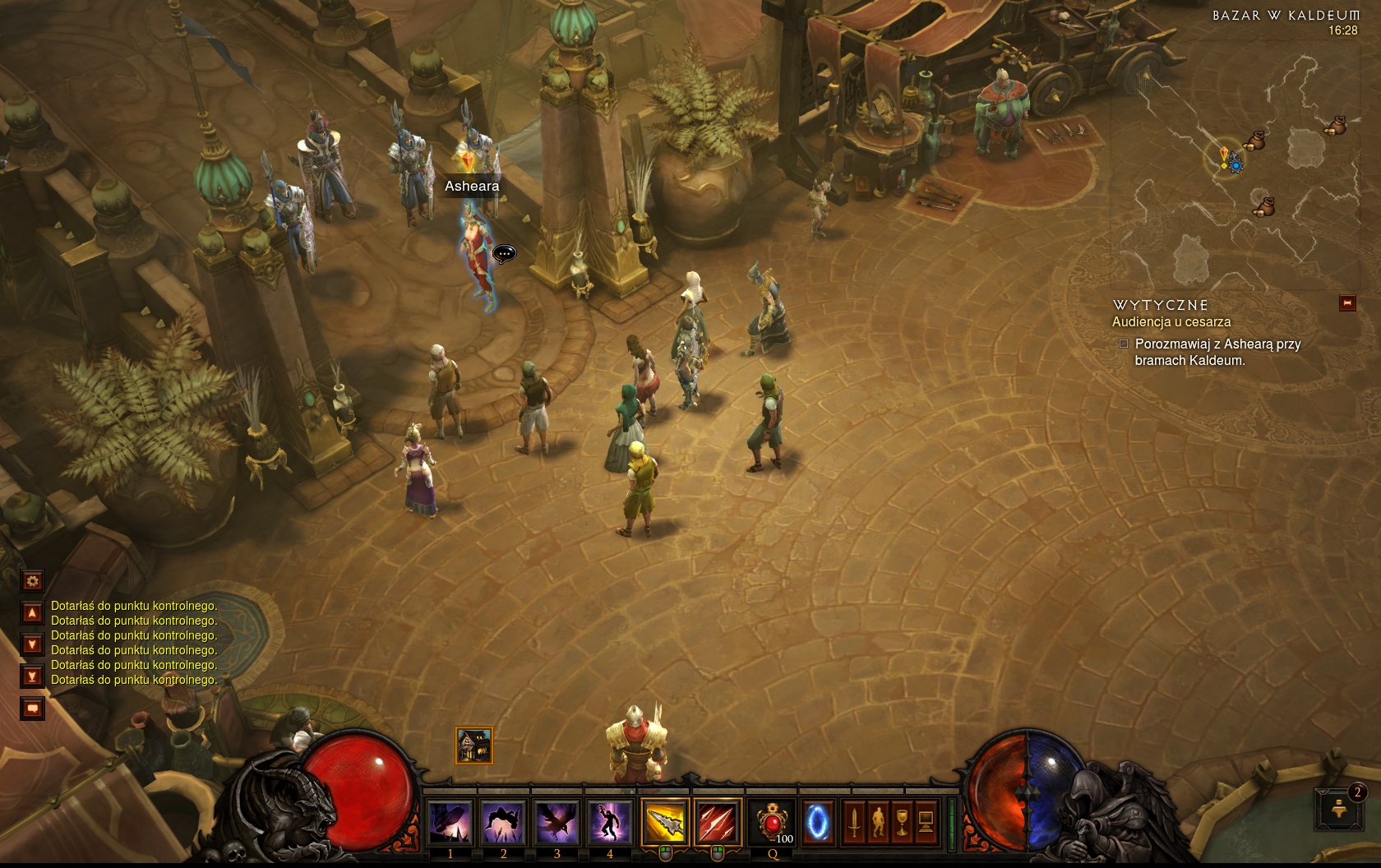This screenshot has height=868, width=1381.
Task: Open the computer icon game menu
Action: point(926,821)
